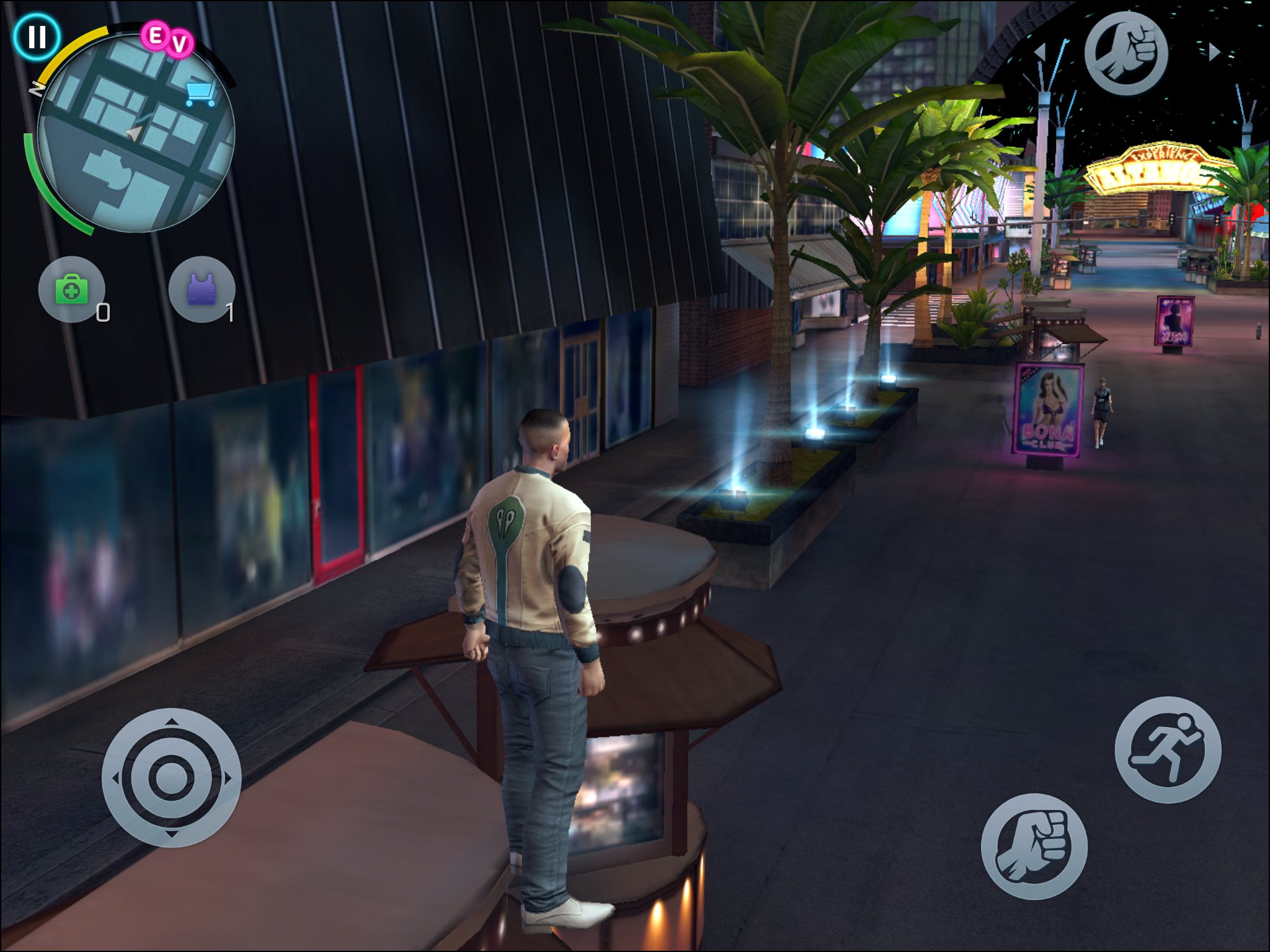Select the pink E marker on minimap
The image size is (1270, 952).
155,36
